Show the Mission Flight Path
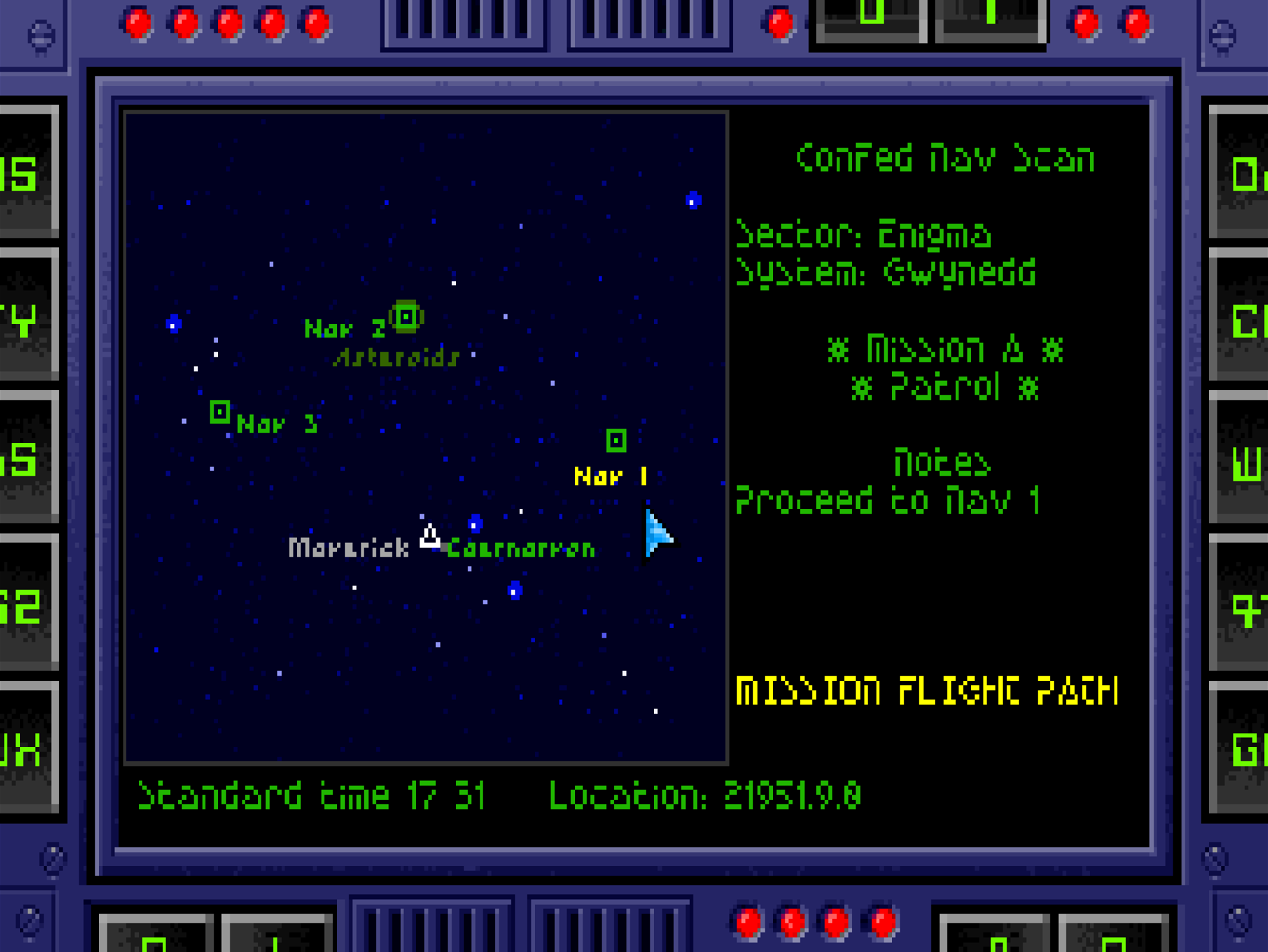1268x952 pixels. click(927, 692)
